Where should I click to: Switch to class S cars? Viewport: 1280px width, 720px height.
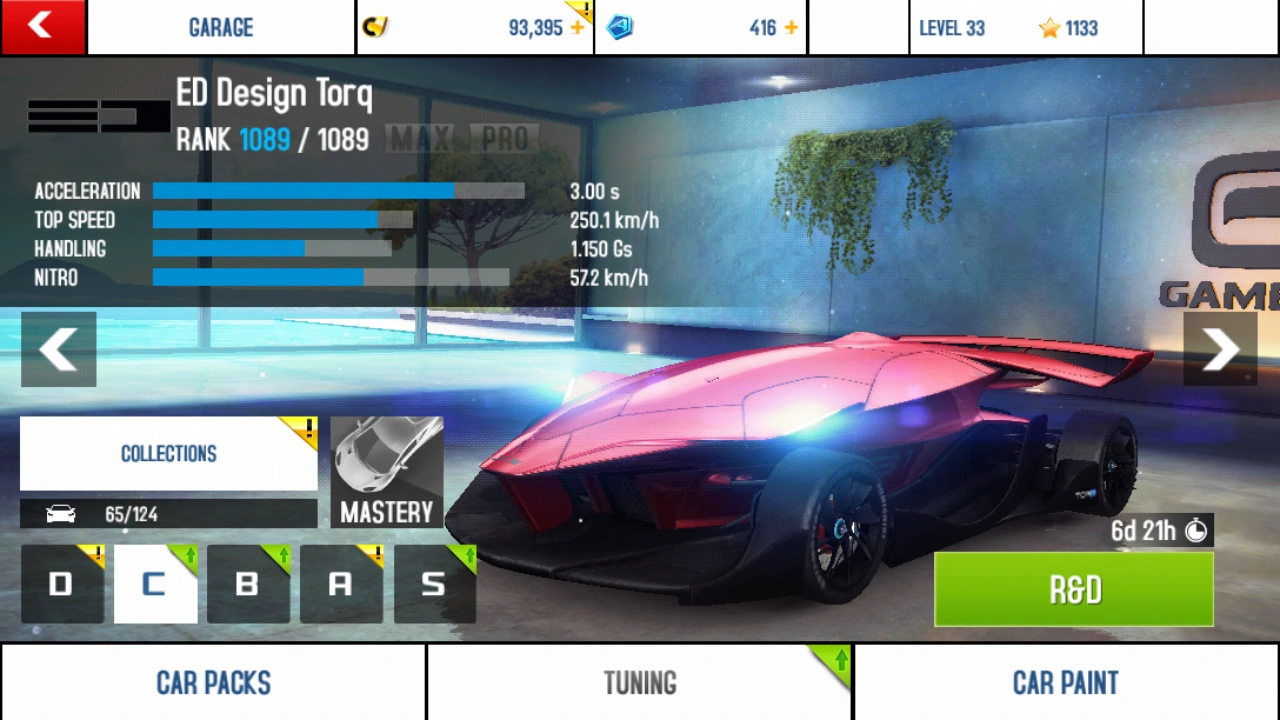click(x=434, y=584)
